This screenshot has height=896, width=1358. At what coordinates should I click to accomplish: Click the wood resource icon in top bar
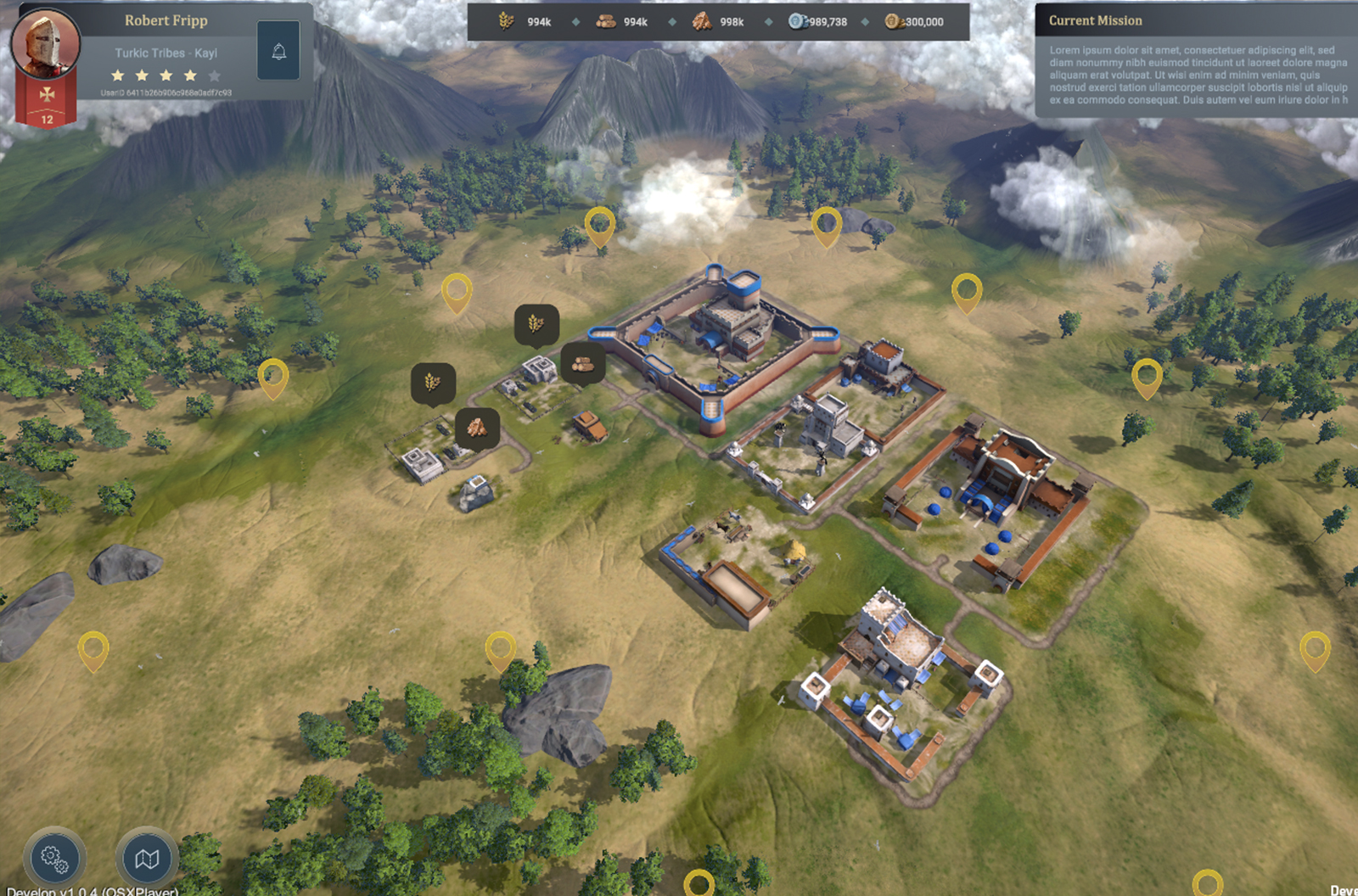pyautogui.click(x=604, y=22)
